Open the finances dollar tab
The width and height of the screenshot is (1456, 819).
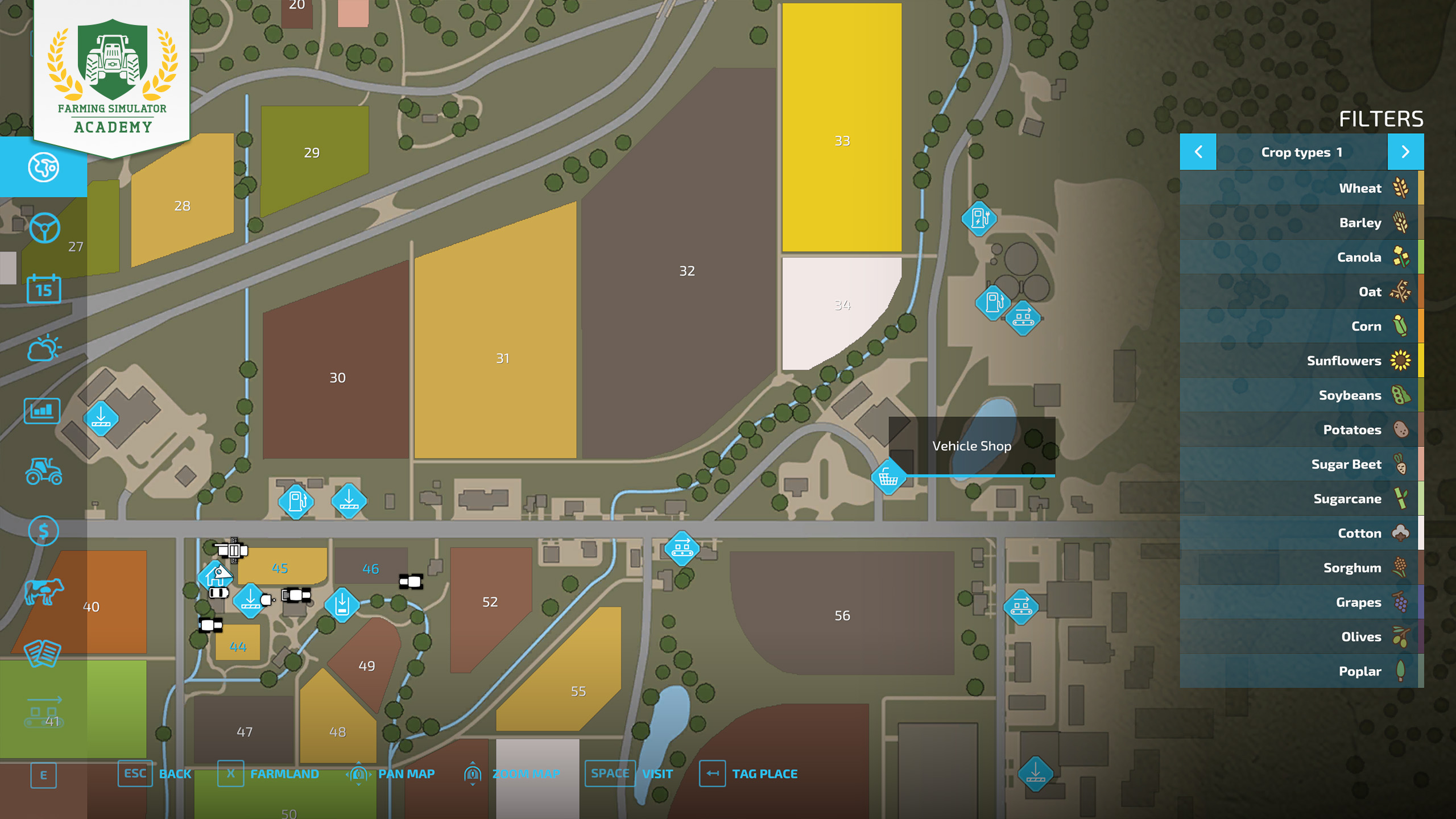(43, 531)
